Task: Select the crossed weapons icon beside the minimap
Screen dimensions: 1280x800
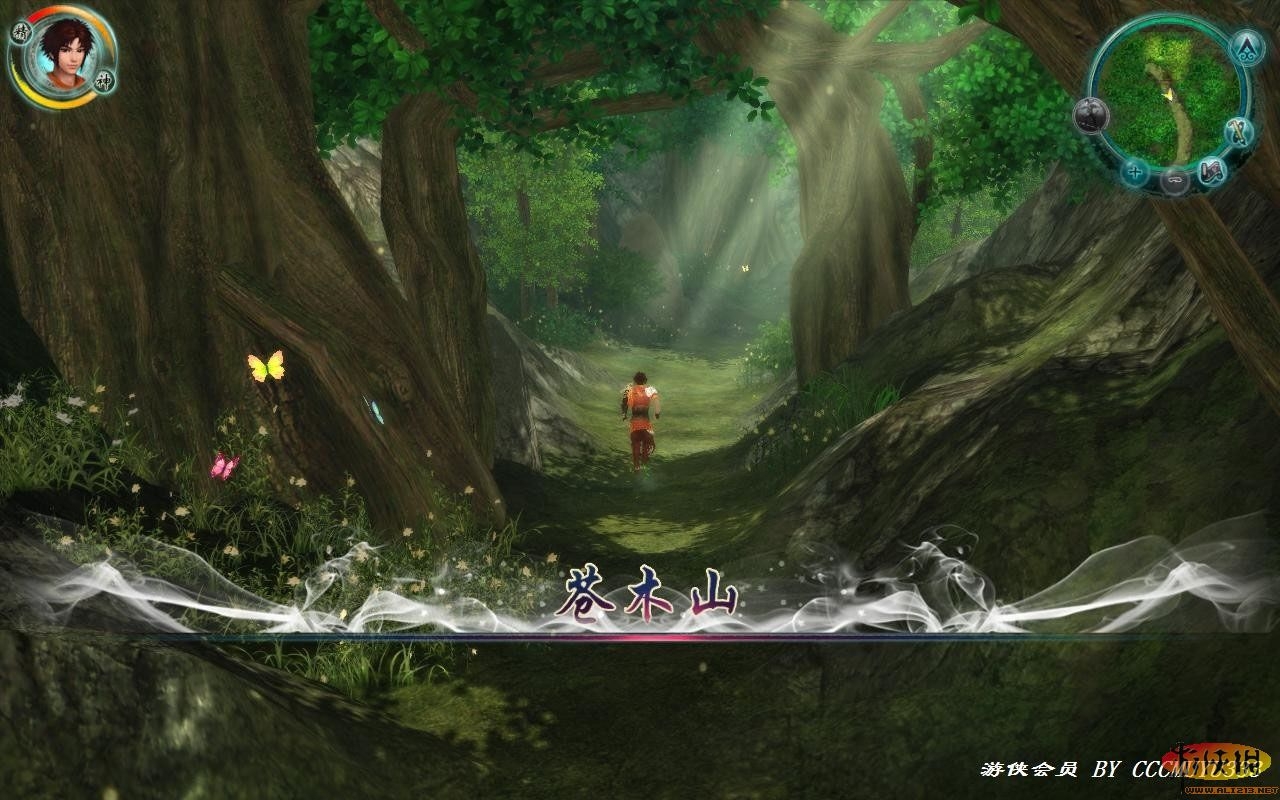Action: point(1238,133)
